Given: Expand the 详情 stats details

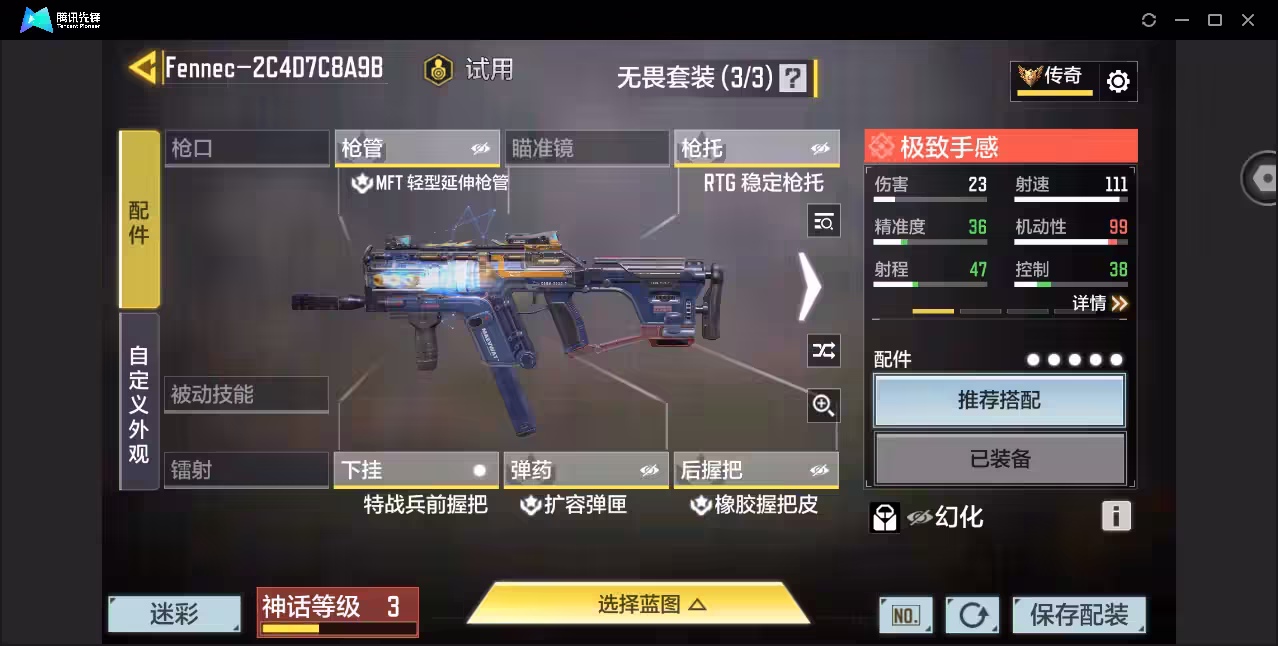Looking at the screenshot, I should pyautogui.click(x=1100, y=303).
